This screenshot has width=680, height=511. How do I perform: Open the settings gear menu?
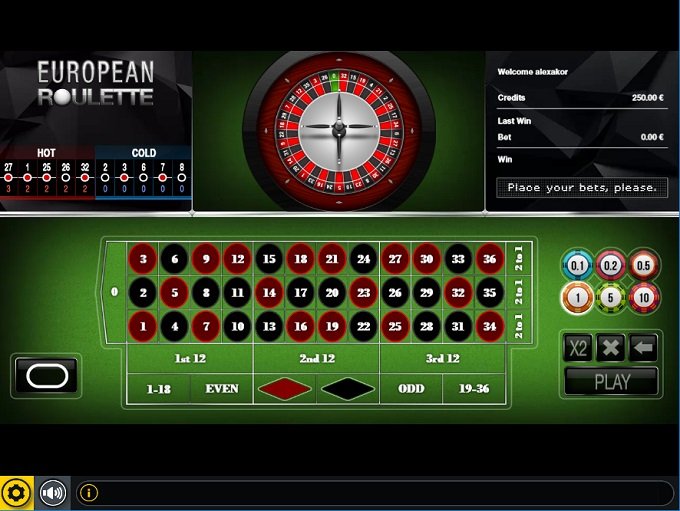(16, 493)
